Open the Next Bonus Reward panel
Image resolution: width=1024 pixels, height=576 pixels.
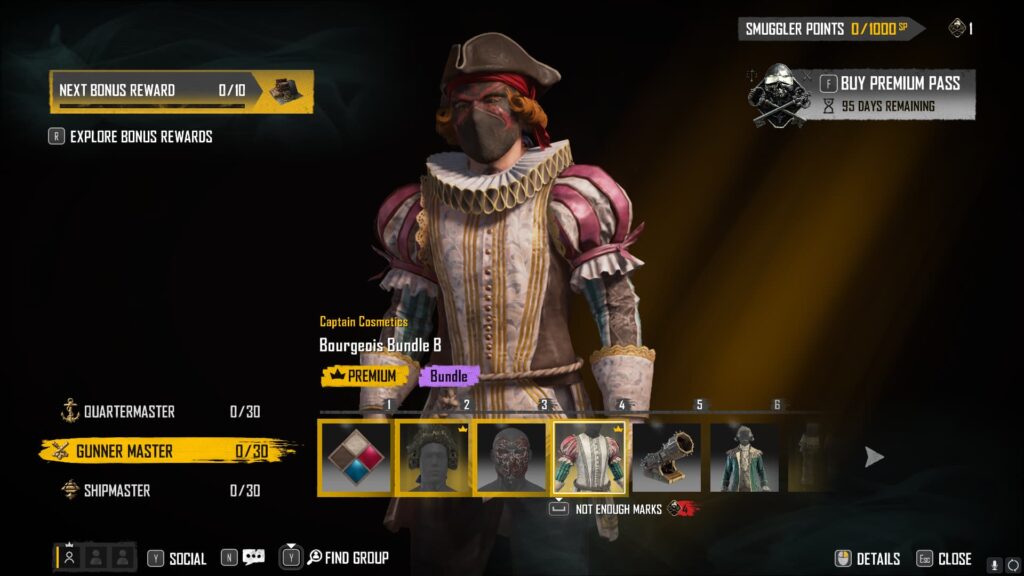(181, 91)
